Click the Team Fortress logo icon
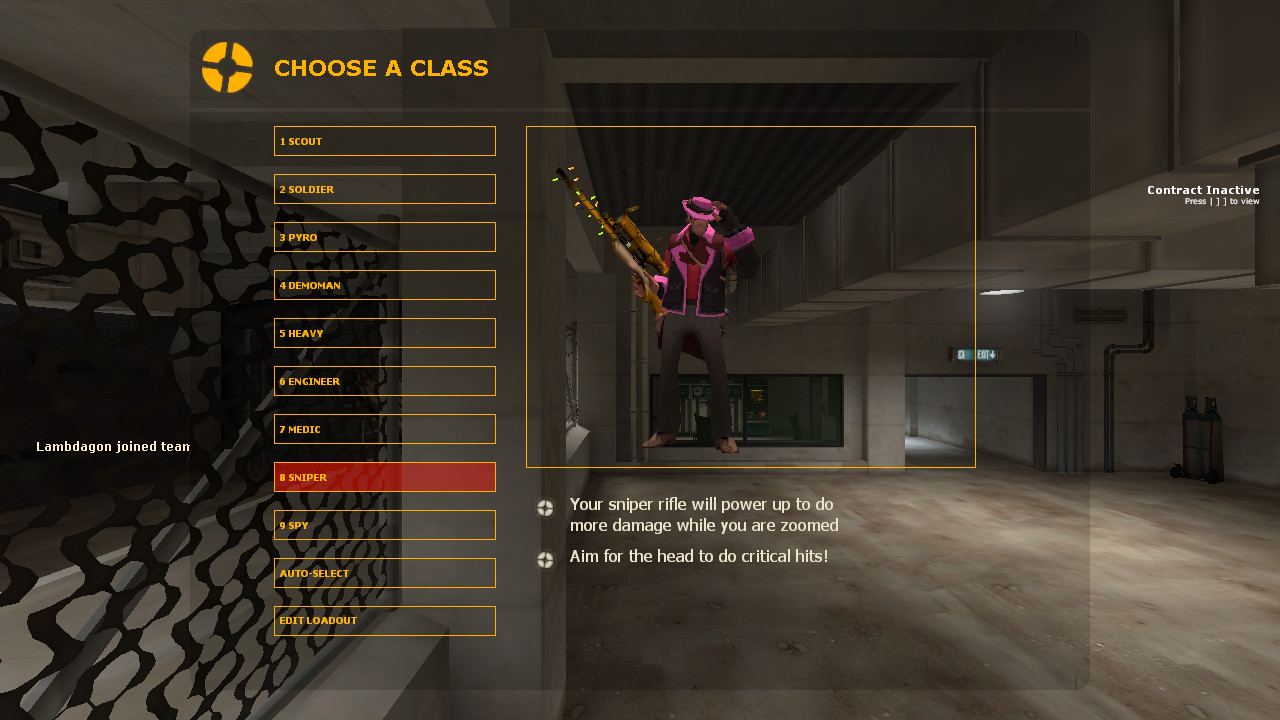 pyautogui.click(x=228, y=68)
